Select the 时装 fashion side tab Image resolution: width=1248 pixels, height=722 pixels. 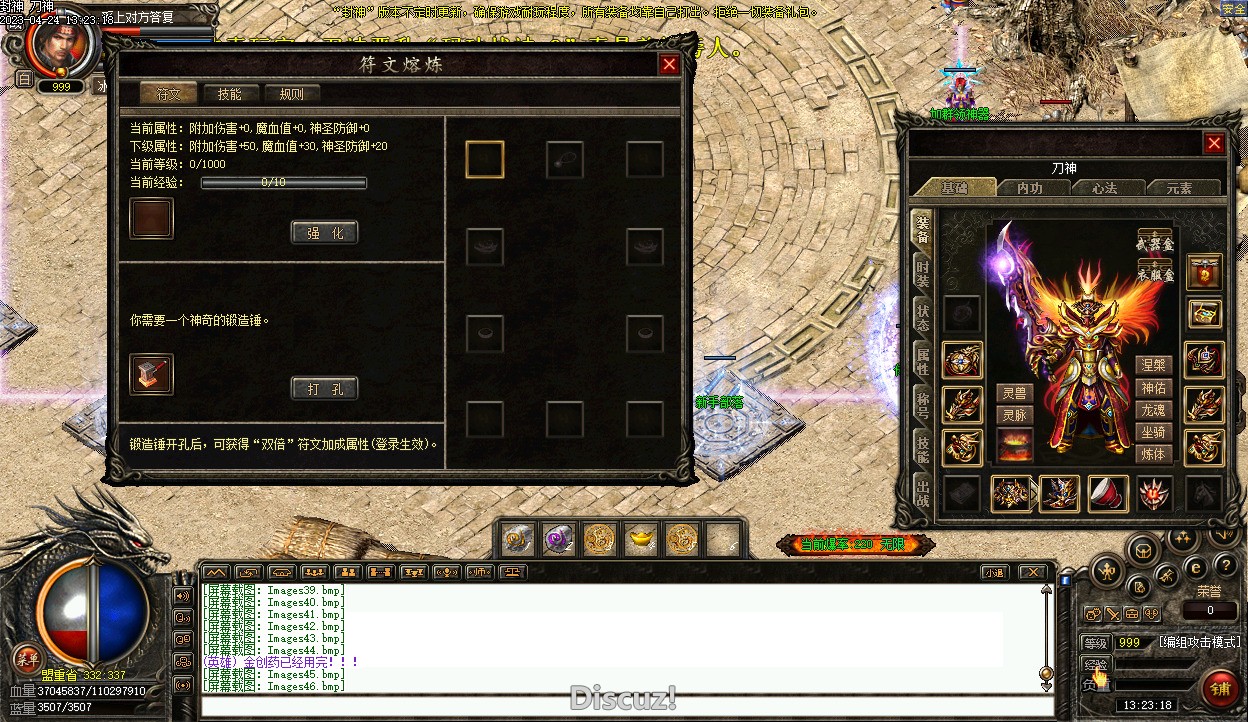(922, 273)
